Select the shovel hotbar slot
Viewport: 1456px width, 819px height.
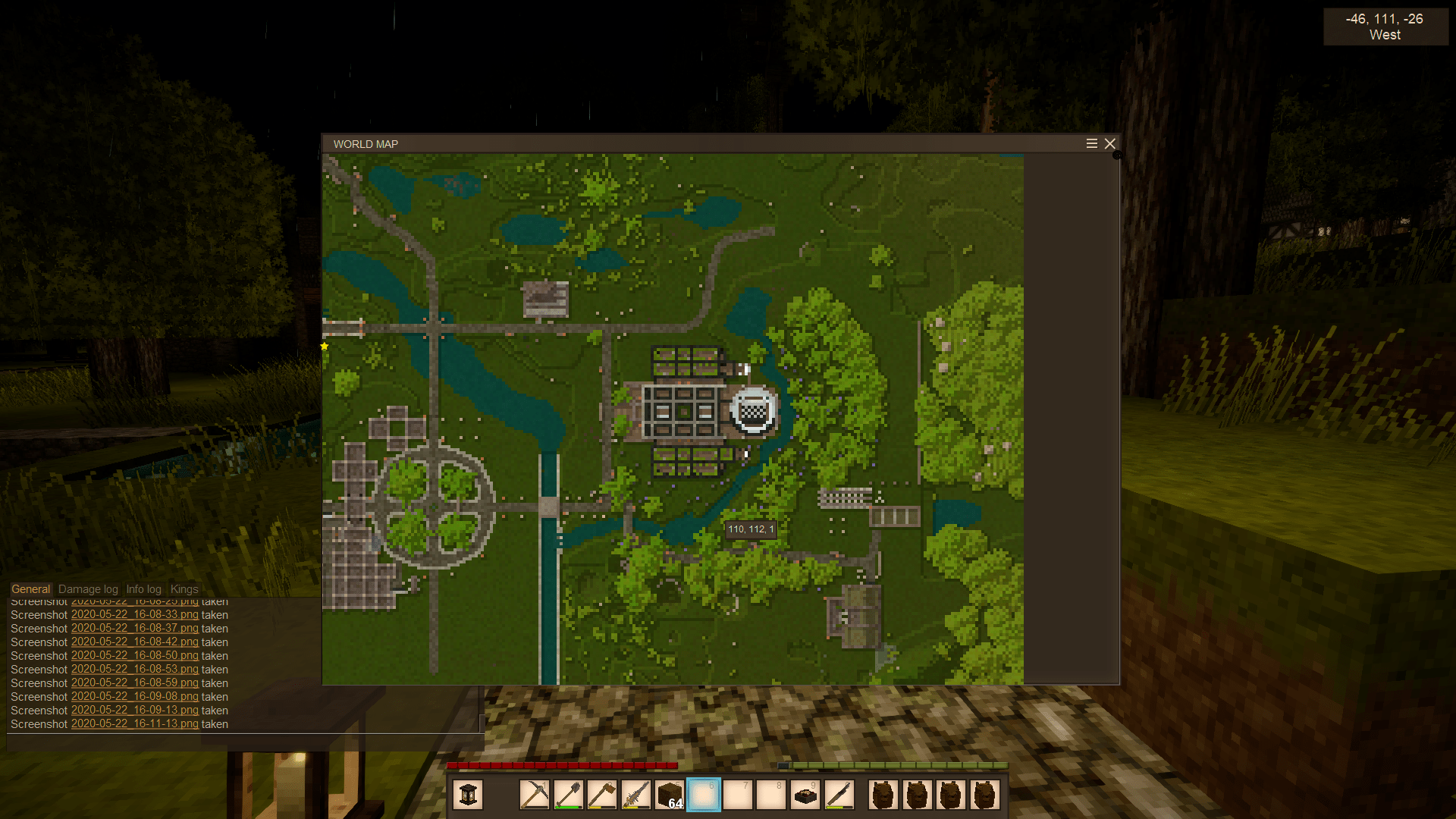[568, 795]
